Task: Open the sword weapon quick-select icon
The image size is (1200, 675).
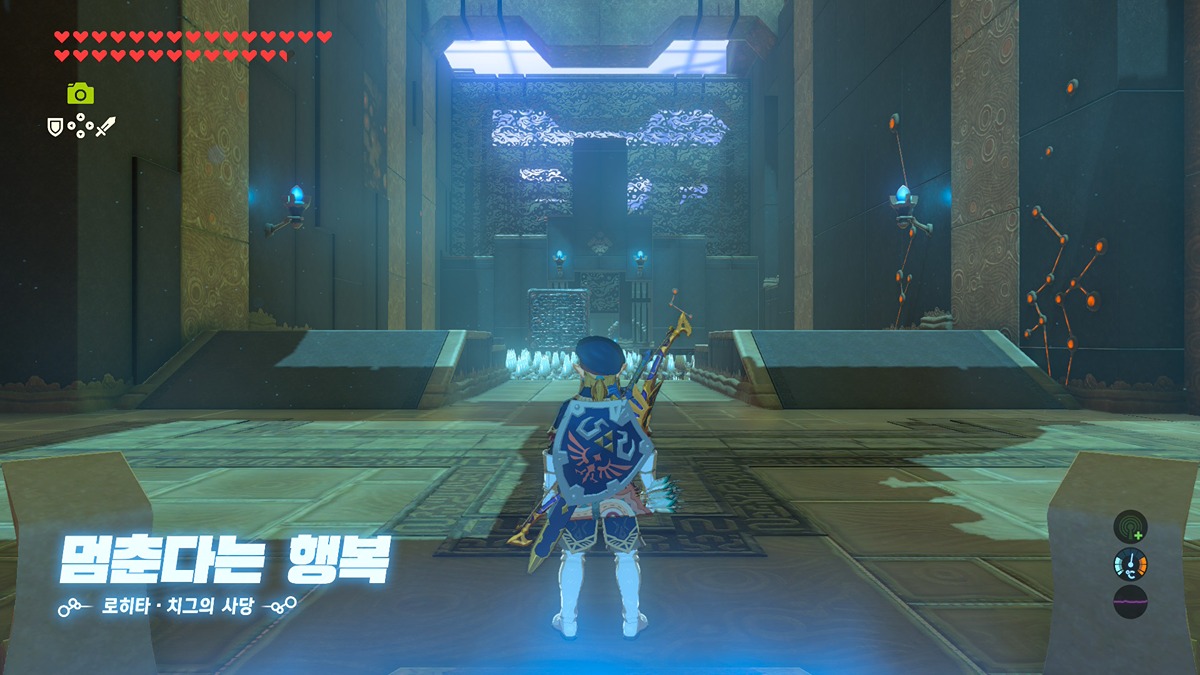Action: 106,127
